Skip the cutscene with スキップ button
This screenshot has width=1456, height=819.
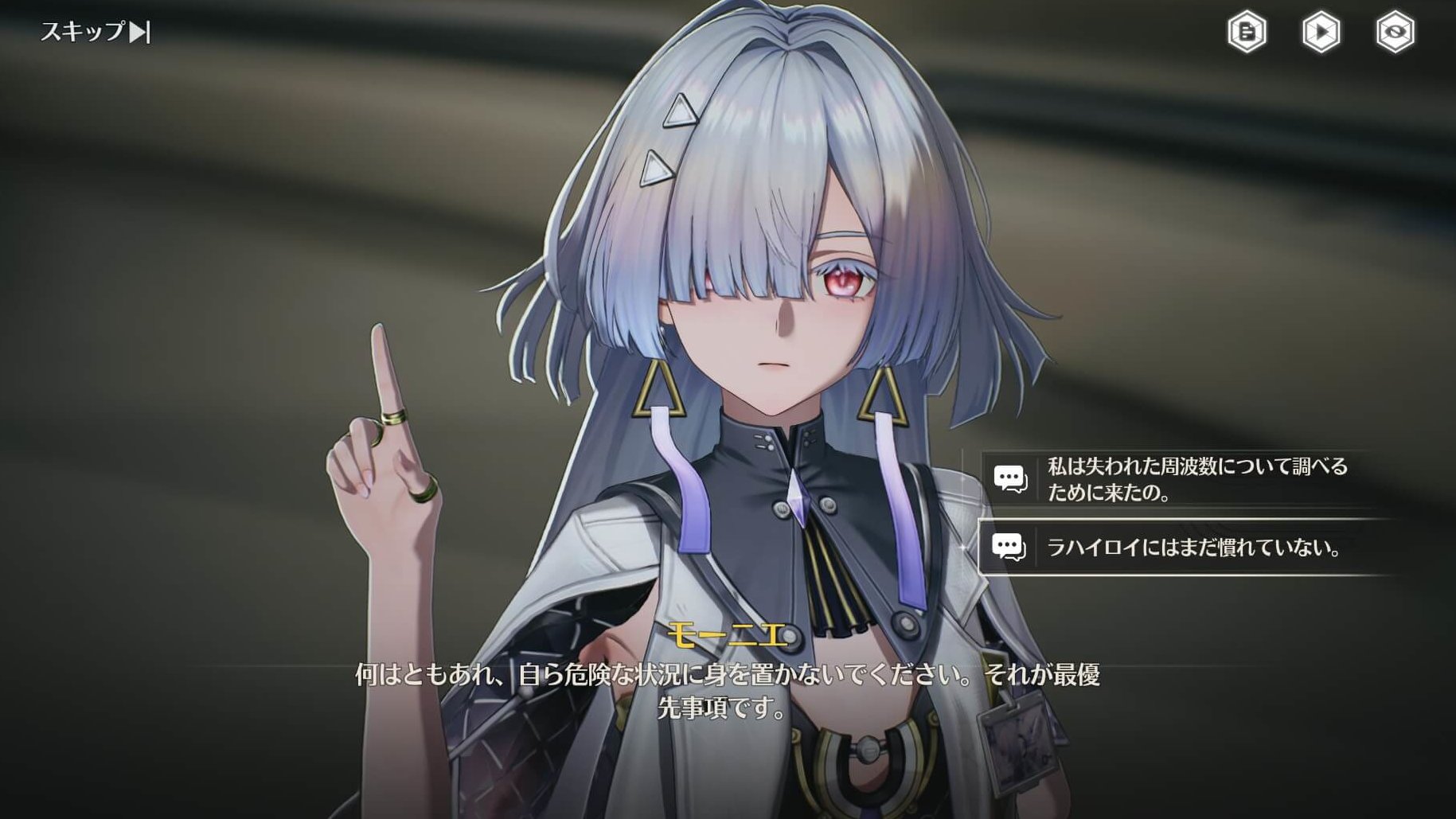[96, 32]
